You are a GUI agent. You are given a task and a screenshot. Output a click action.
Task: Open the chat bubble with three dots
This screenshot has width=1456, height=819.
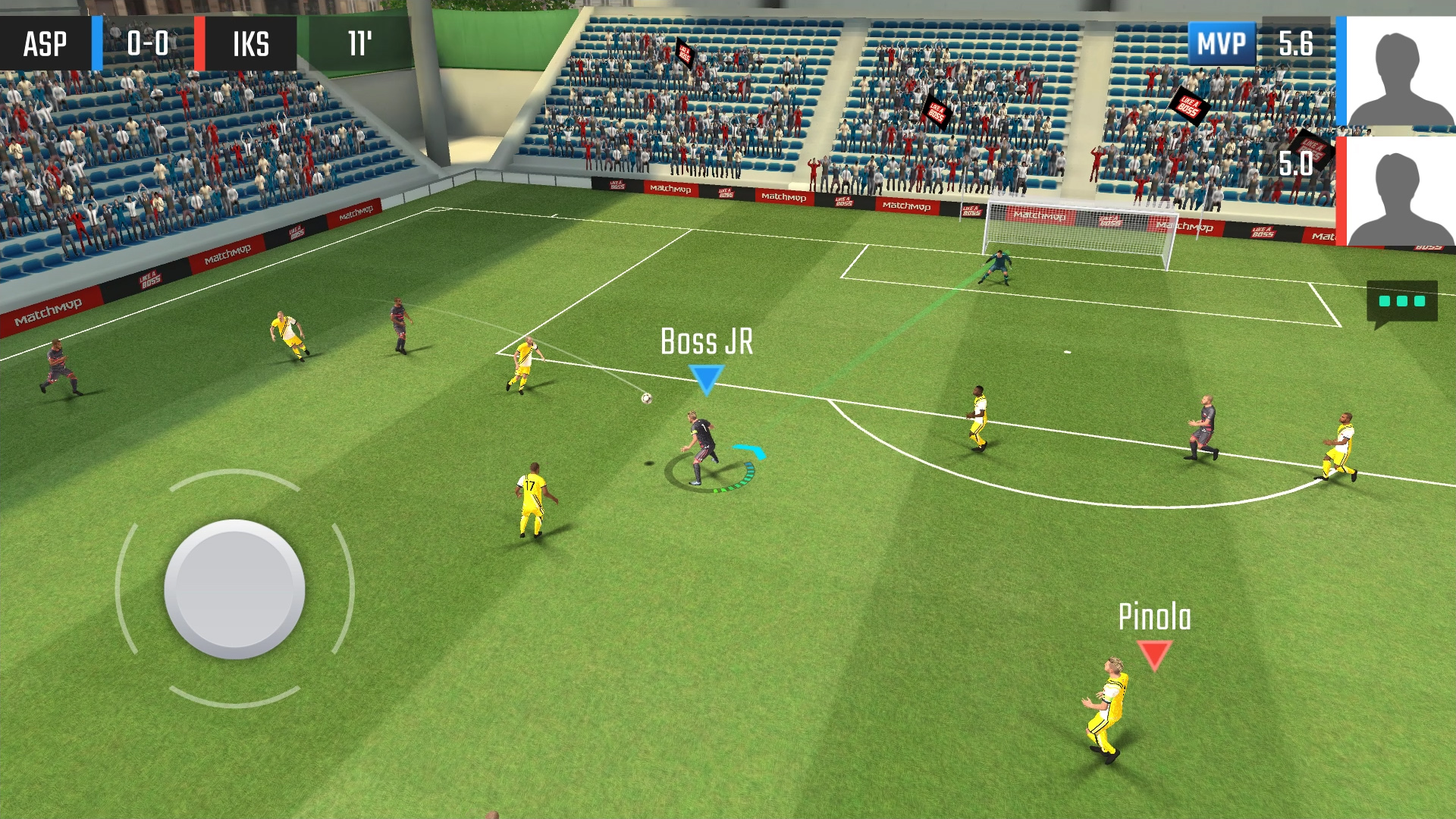(1401, 302)
